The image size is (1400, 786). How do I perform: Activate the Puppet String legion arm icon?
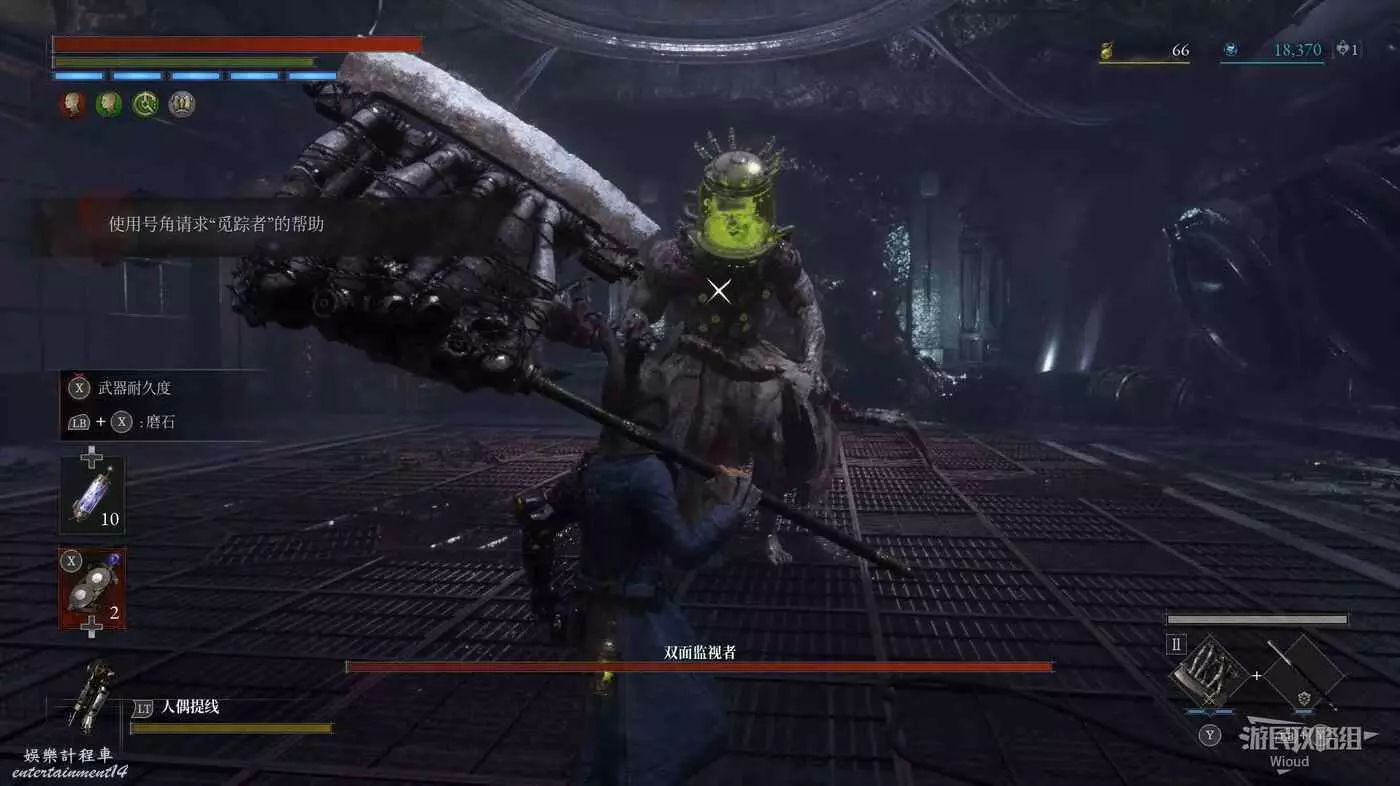pyautogui.click(x=90, y=695)
